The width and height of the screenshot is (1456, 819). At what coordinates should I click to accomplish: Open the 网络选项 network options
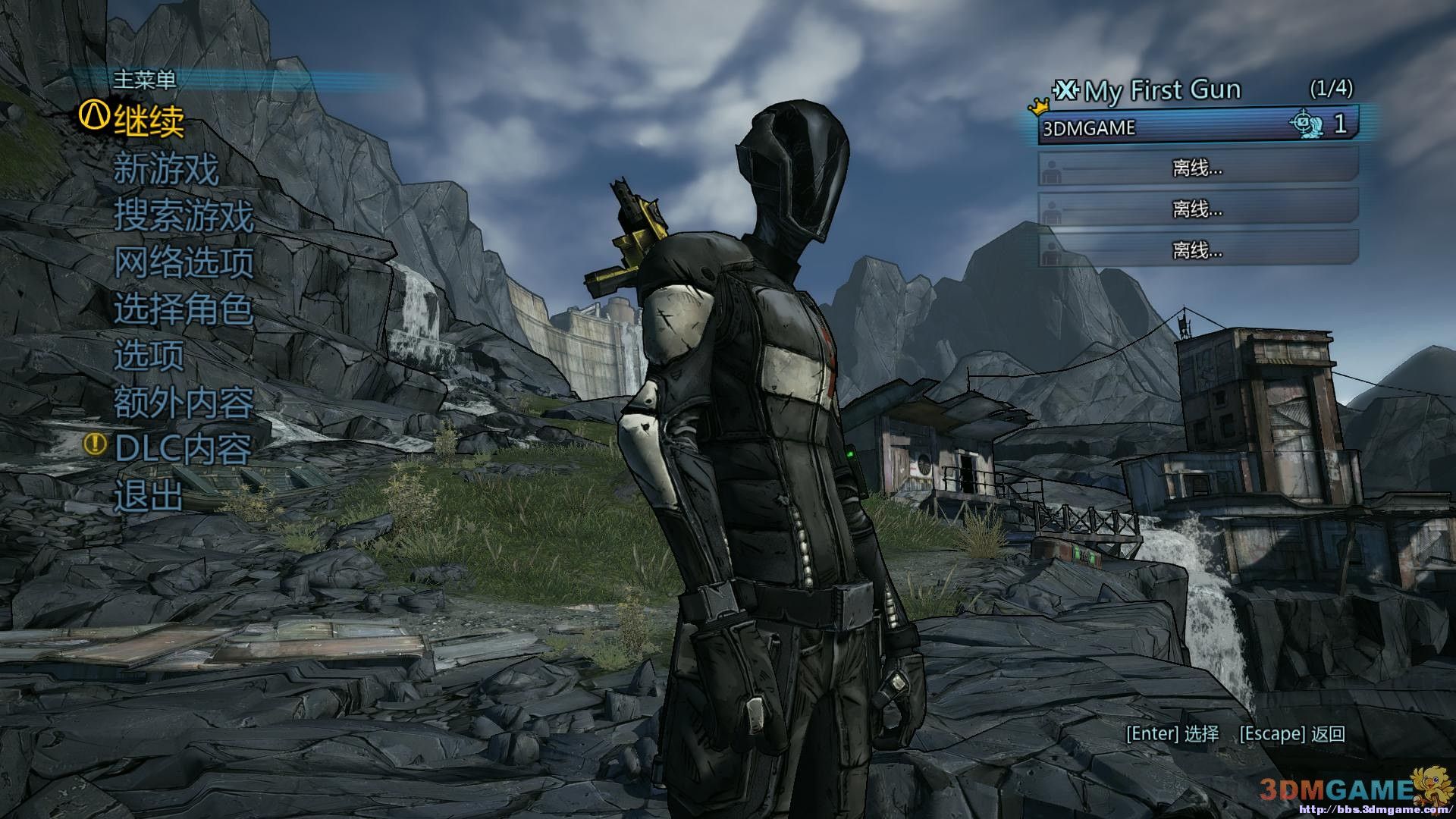[x=184, y=262]
